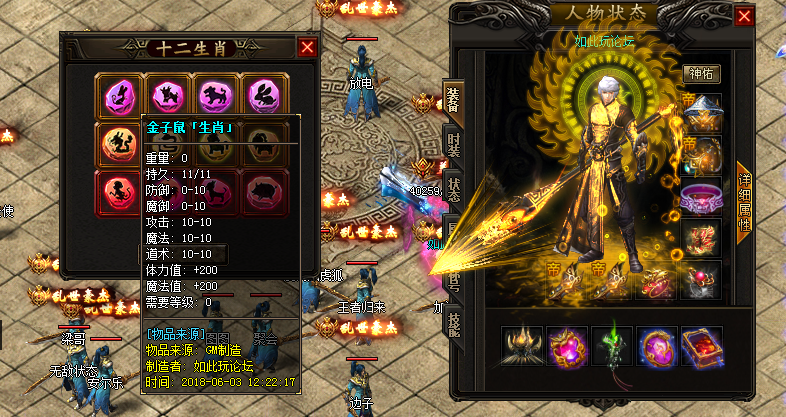Select the purple bracelet equipment slot
Image resolution: width=786 pixels, height=417 pixels.
[x=701, y=198]
